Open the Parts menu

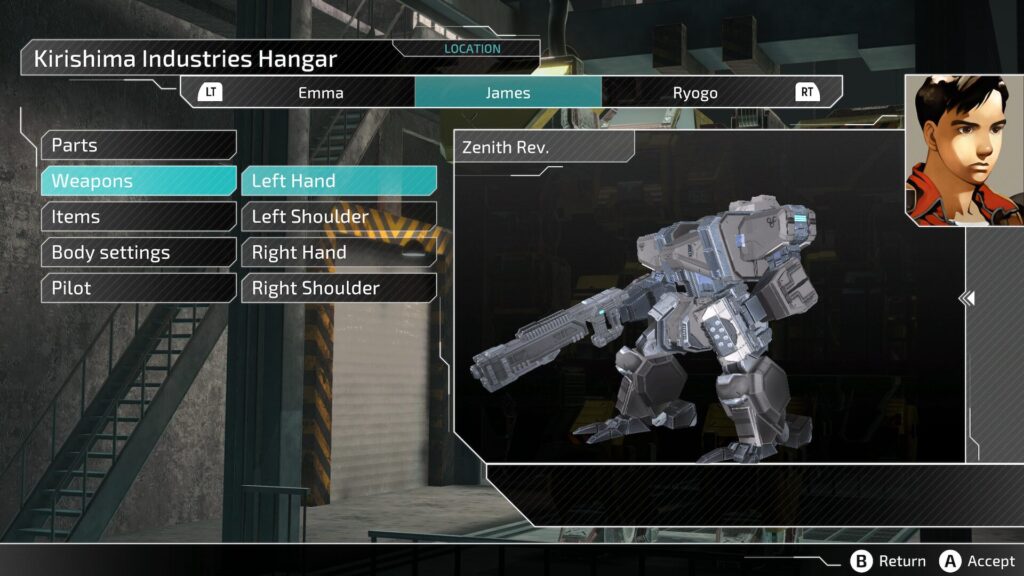point(138,145)
